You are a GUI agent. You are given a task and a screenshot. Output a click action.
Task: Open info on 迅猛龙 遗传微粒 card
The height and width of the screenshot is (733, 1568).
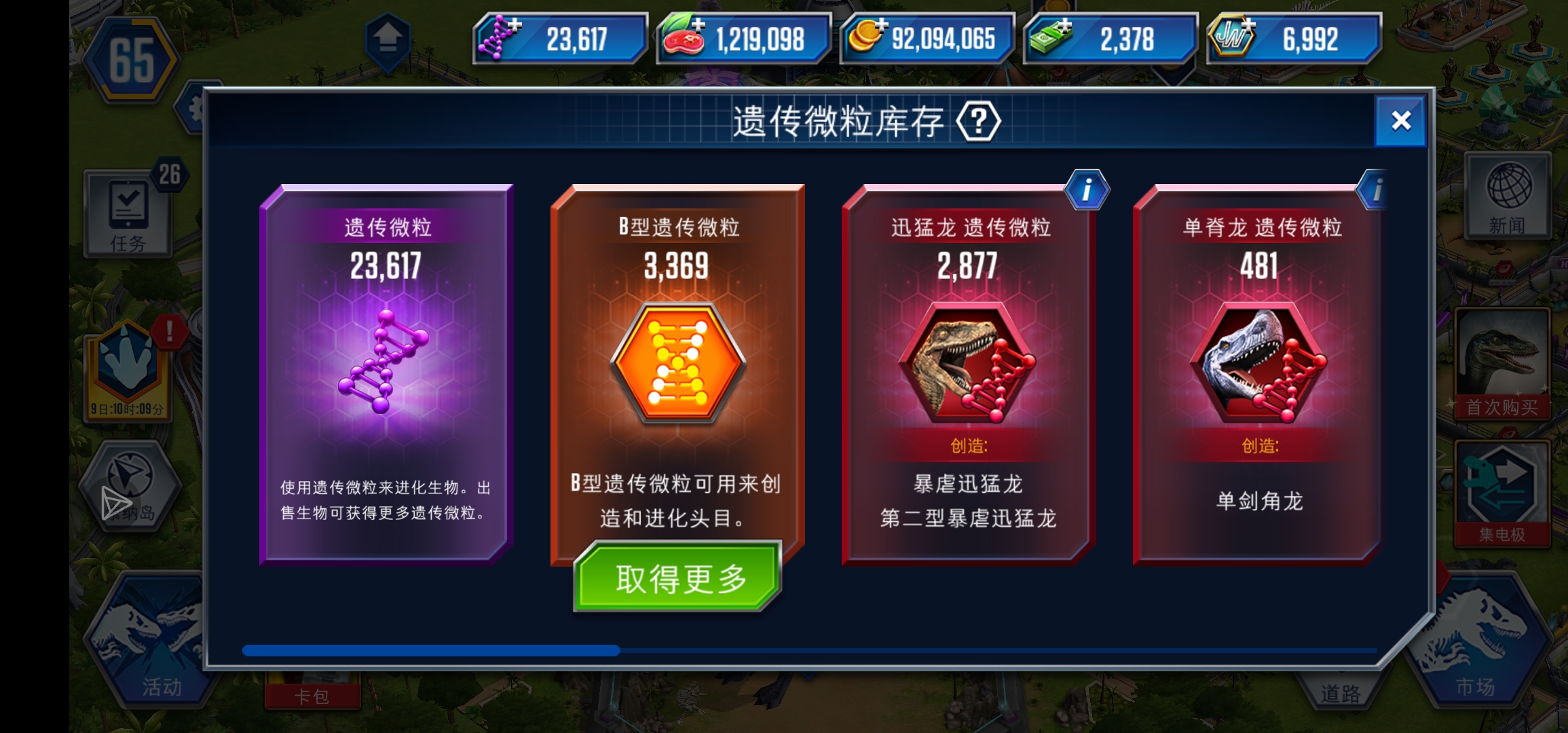point(1087,191)
